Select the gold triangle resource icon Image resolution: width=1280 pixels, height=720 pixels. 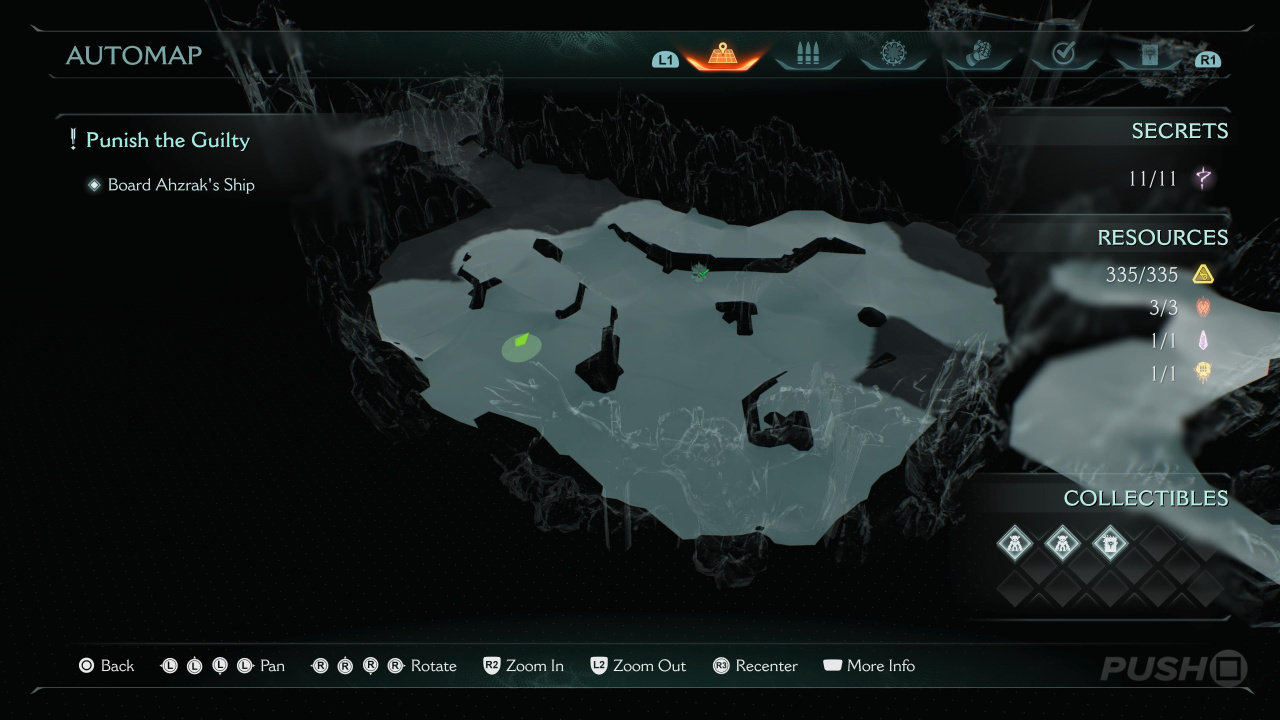[1202, 274]
